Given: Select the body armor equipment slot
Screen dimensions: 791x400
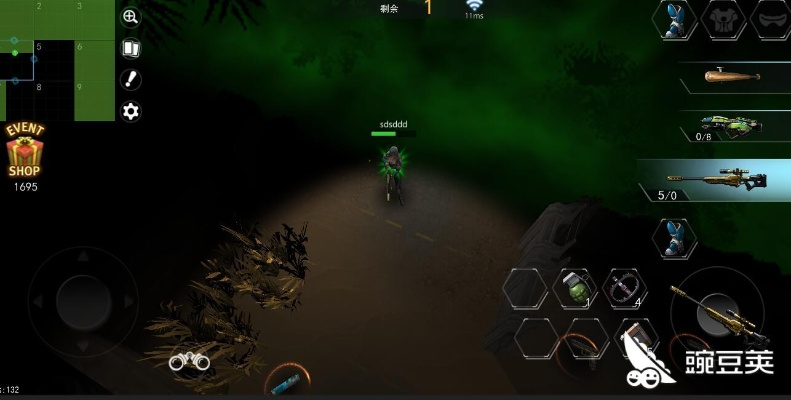Looking at the screenshot, I should (723, 20).
